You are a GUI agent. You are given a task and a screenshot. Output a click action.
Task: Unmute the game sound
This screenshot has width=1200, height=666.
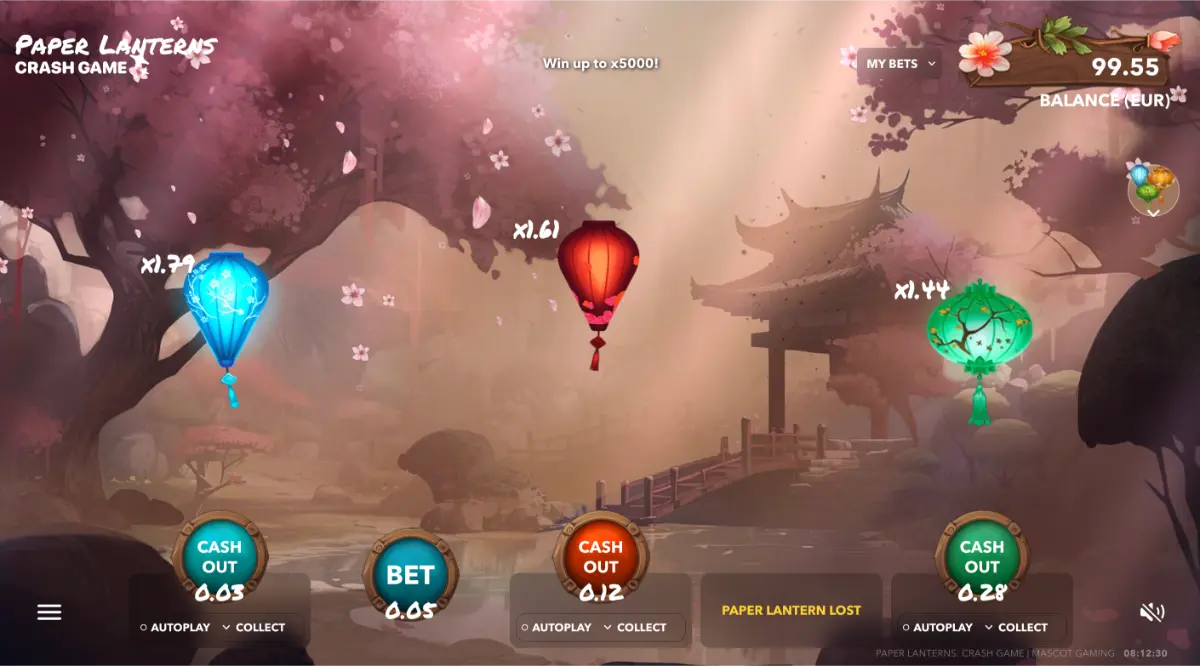1152,612
